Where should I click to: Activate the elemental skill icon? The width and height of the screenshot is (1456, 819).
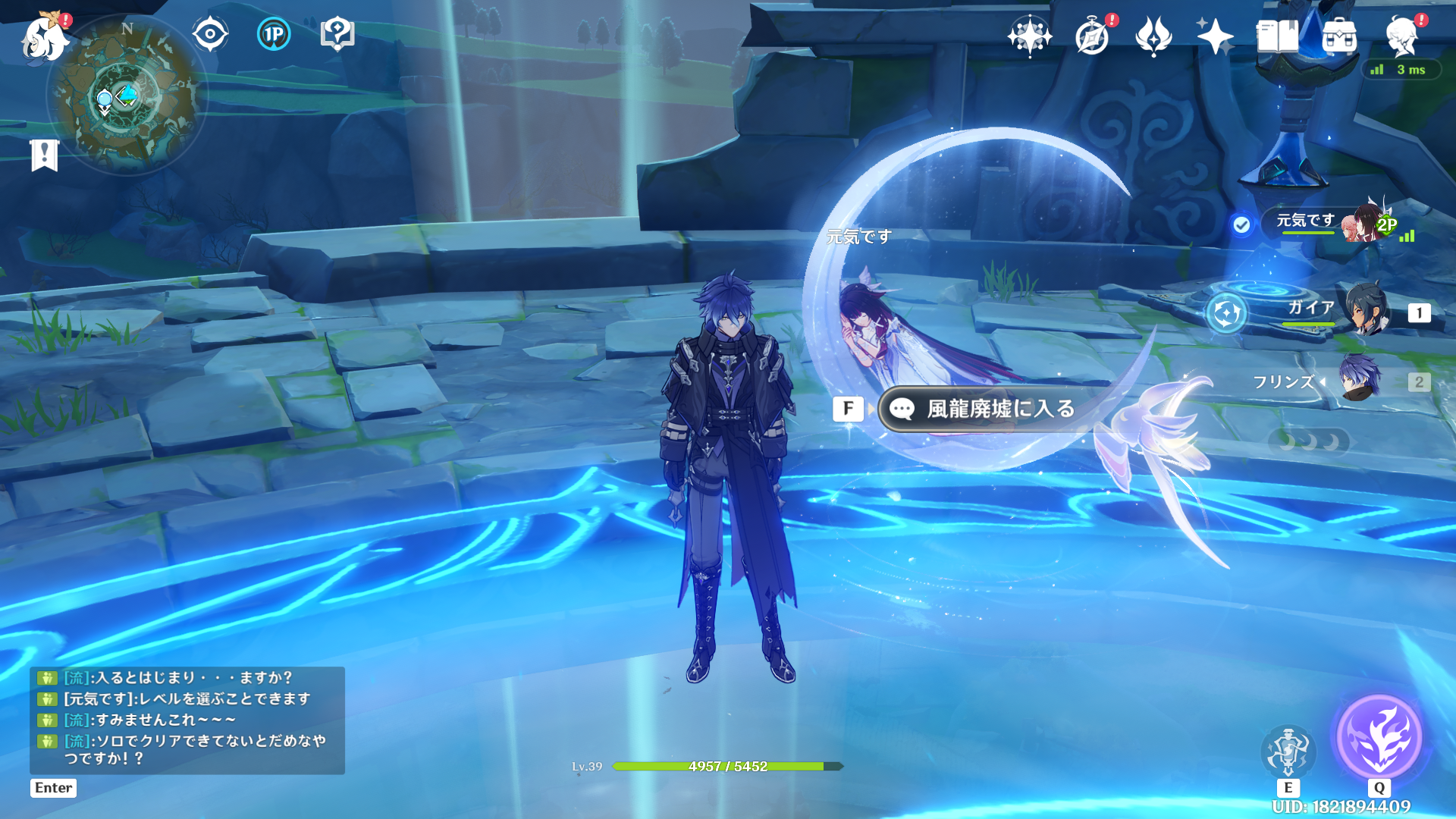1288,751
